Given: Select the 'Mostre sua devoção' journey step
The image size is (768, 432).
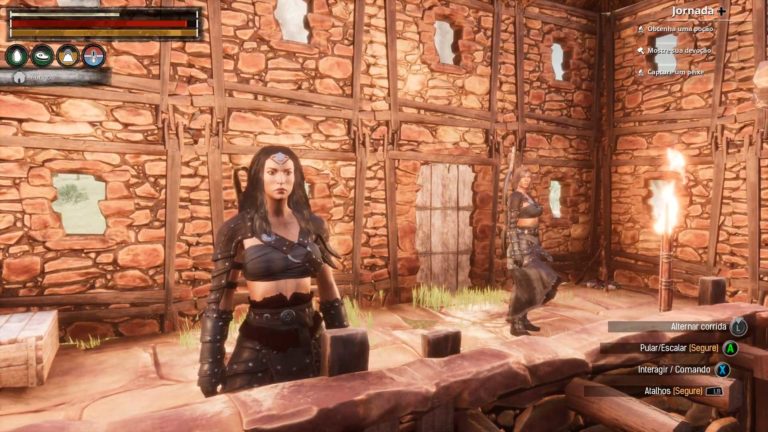Looking at the screenshot, I should [x=681, y=49].
